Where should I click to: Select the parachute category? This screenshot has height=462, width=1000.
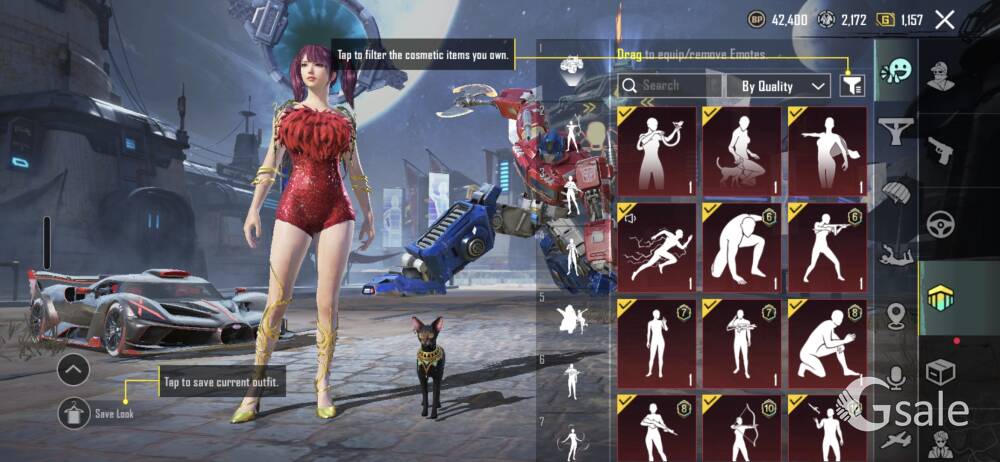tap(896, 190)
